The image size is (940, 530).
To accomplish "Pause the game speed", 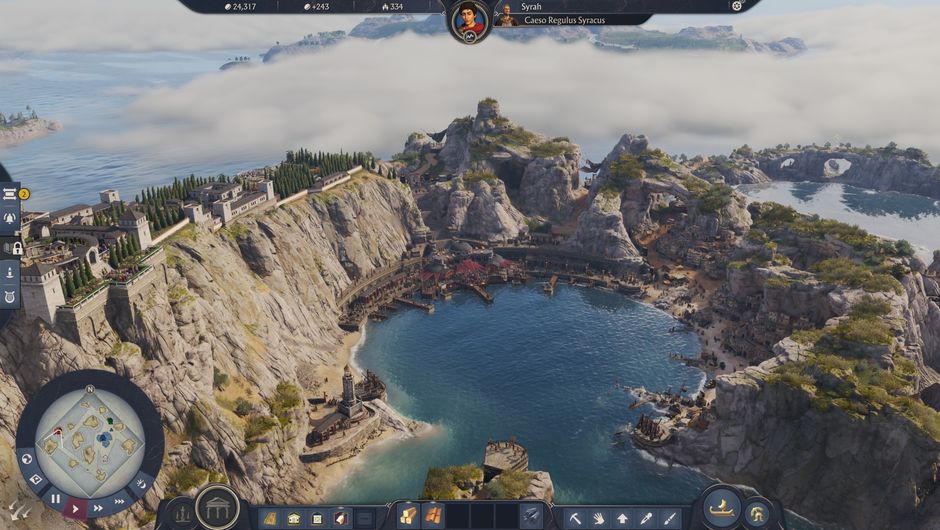I will pos(55,498).
